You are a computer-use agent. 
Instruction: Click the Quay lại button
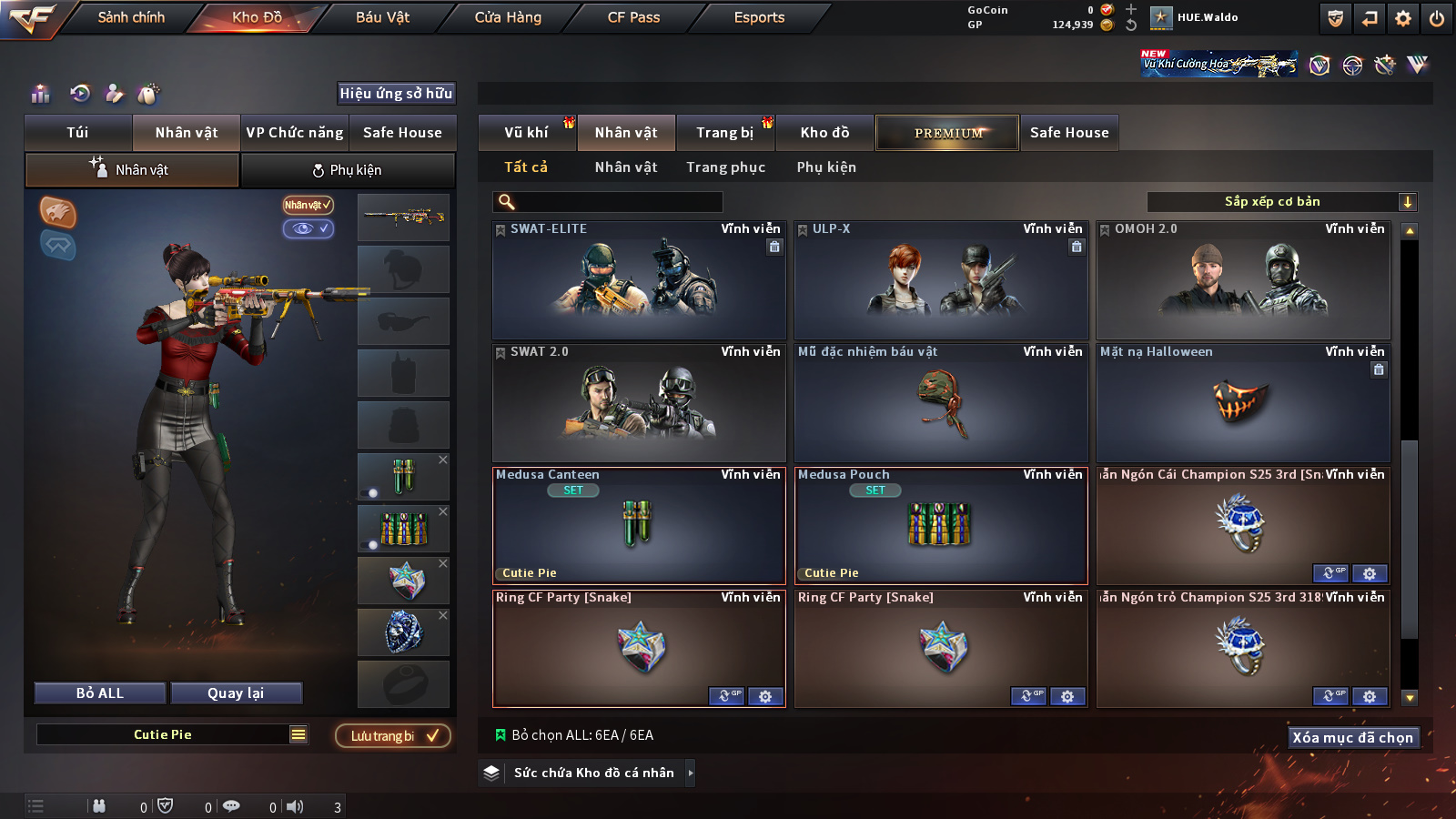(x=236, y=693)
